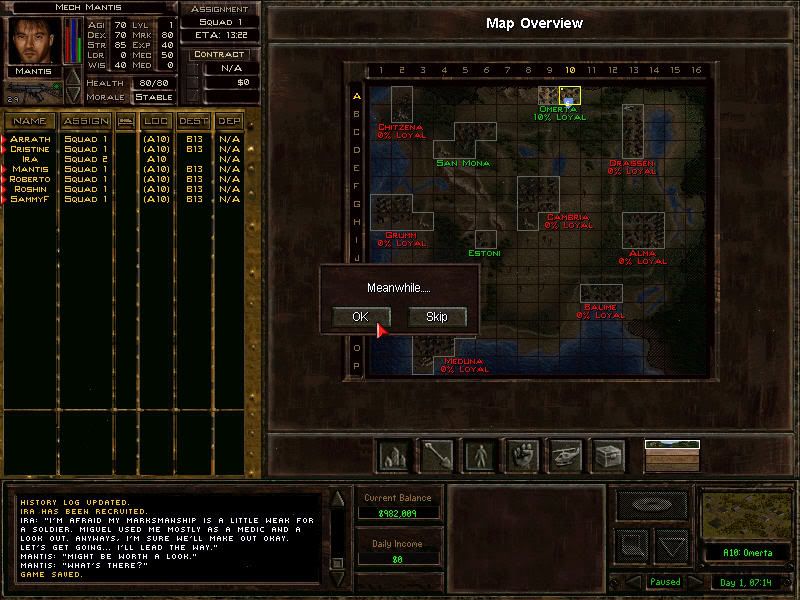The height and width of the screenshot is (600, 800).
Task: Toggle the chest items map filter
Action: click(608, 455)
